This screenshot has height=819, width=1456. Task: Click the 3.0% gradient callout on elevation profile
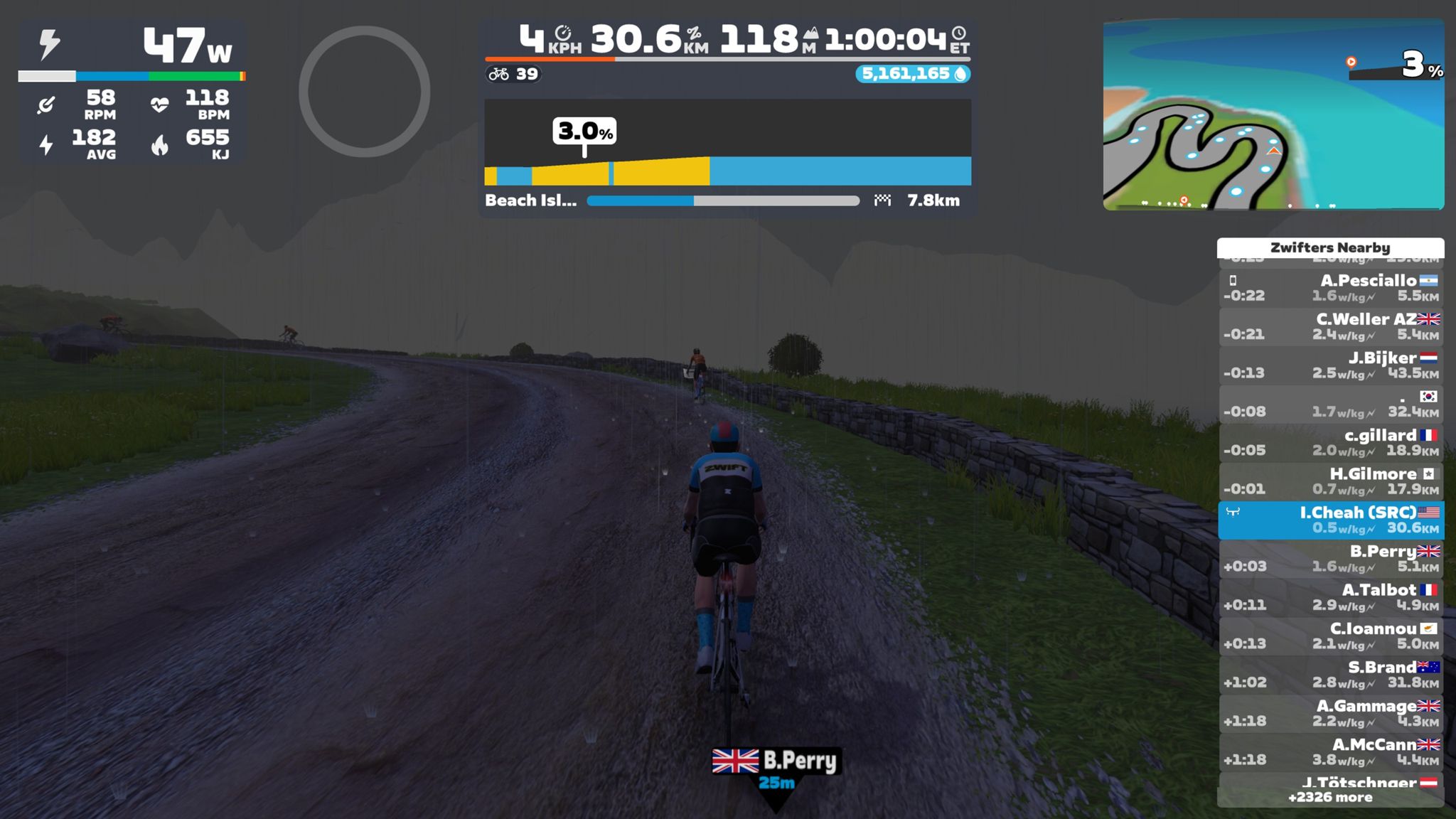pyautogui.click(x=584, y=131)
